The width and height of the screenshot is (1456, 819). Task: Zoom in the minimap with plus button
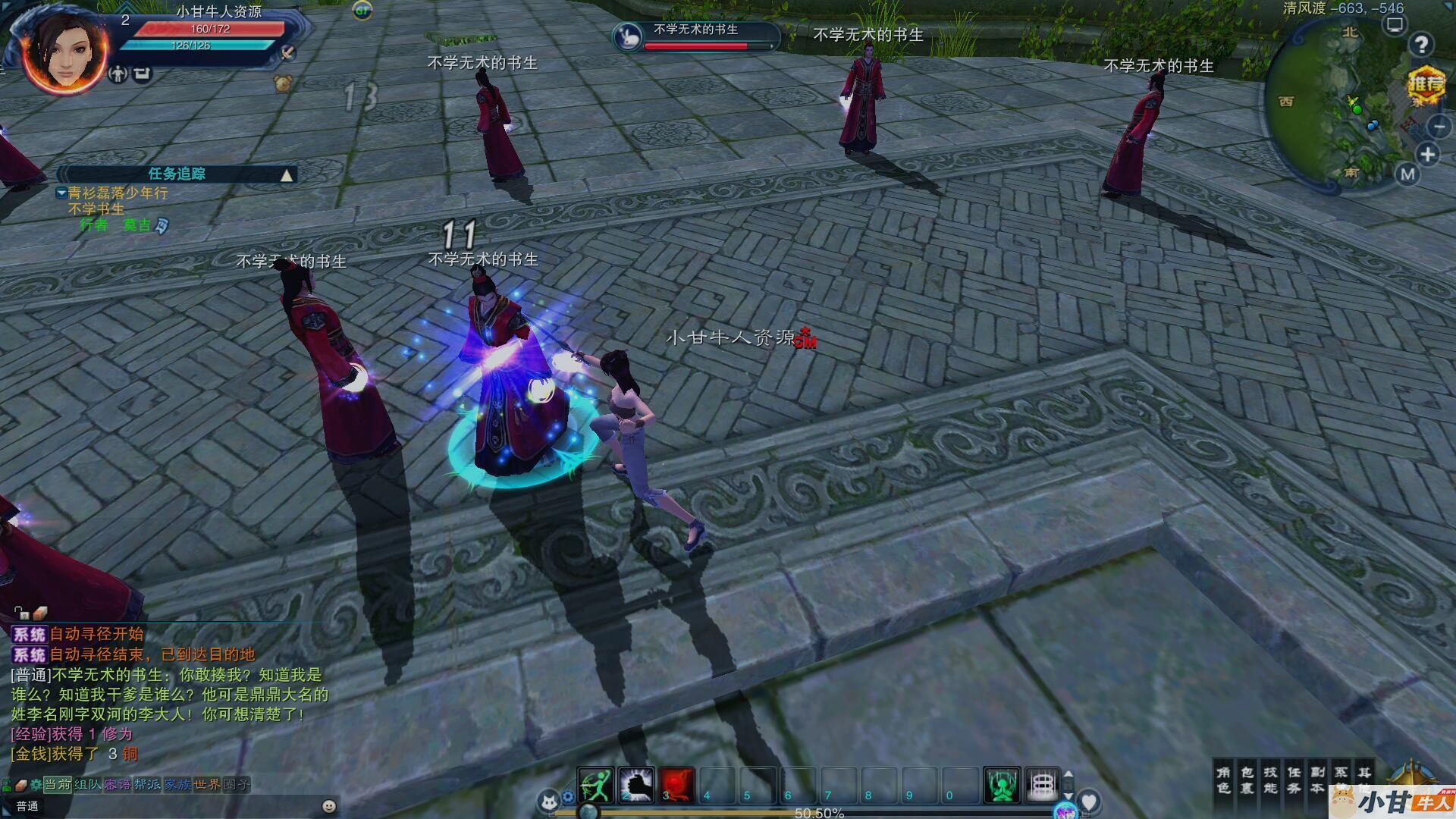[x=1428, y=155]
